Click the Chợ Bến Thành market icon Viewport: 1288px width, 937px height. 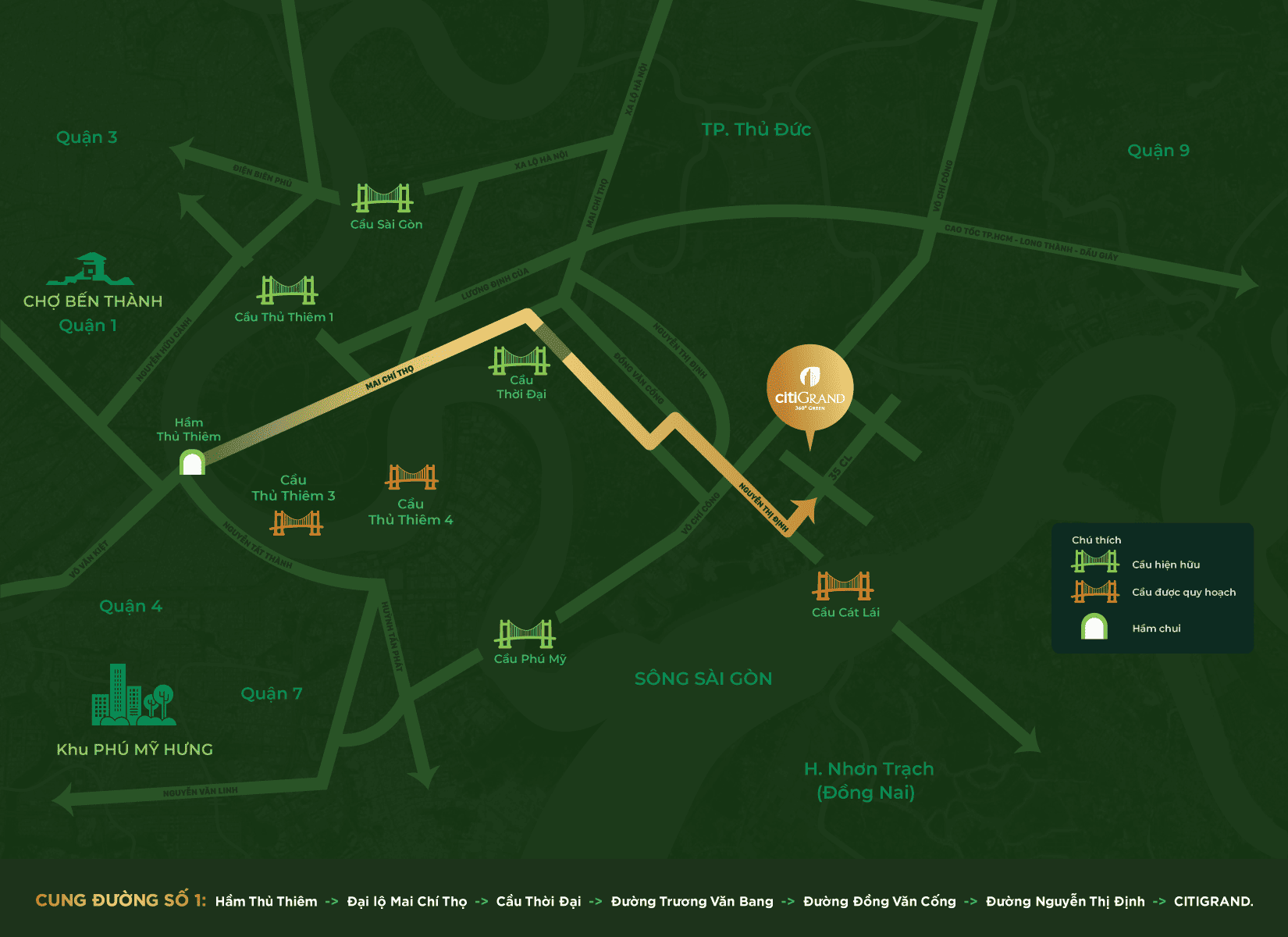91,269
